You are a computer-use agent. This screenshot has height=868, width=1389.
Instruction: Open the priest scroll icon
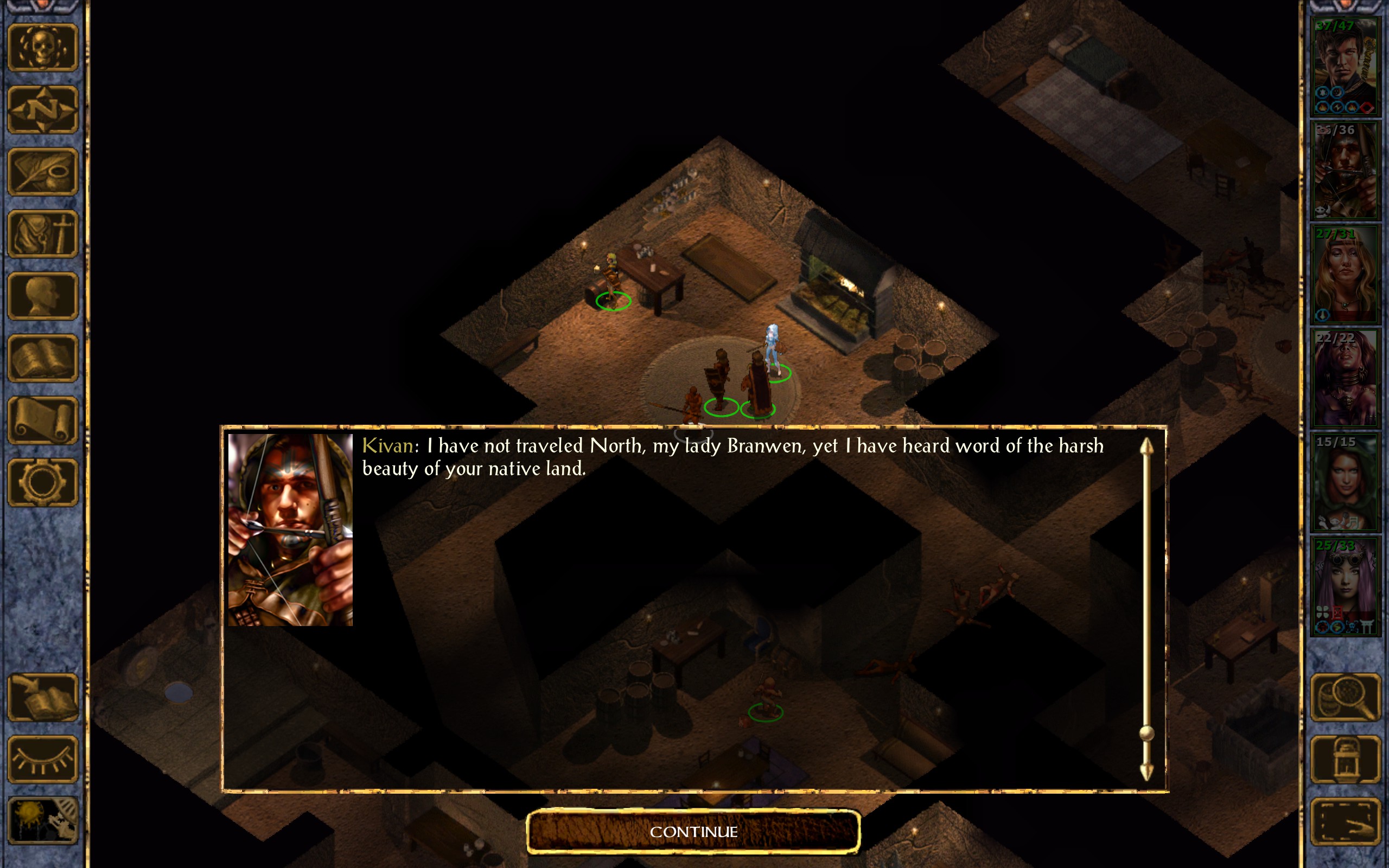(x=42, y=420)
